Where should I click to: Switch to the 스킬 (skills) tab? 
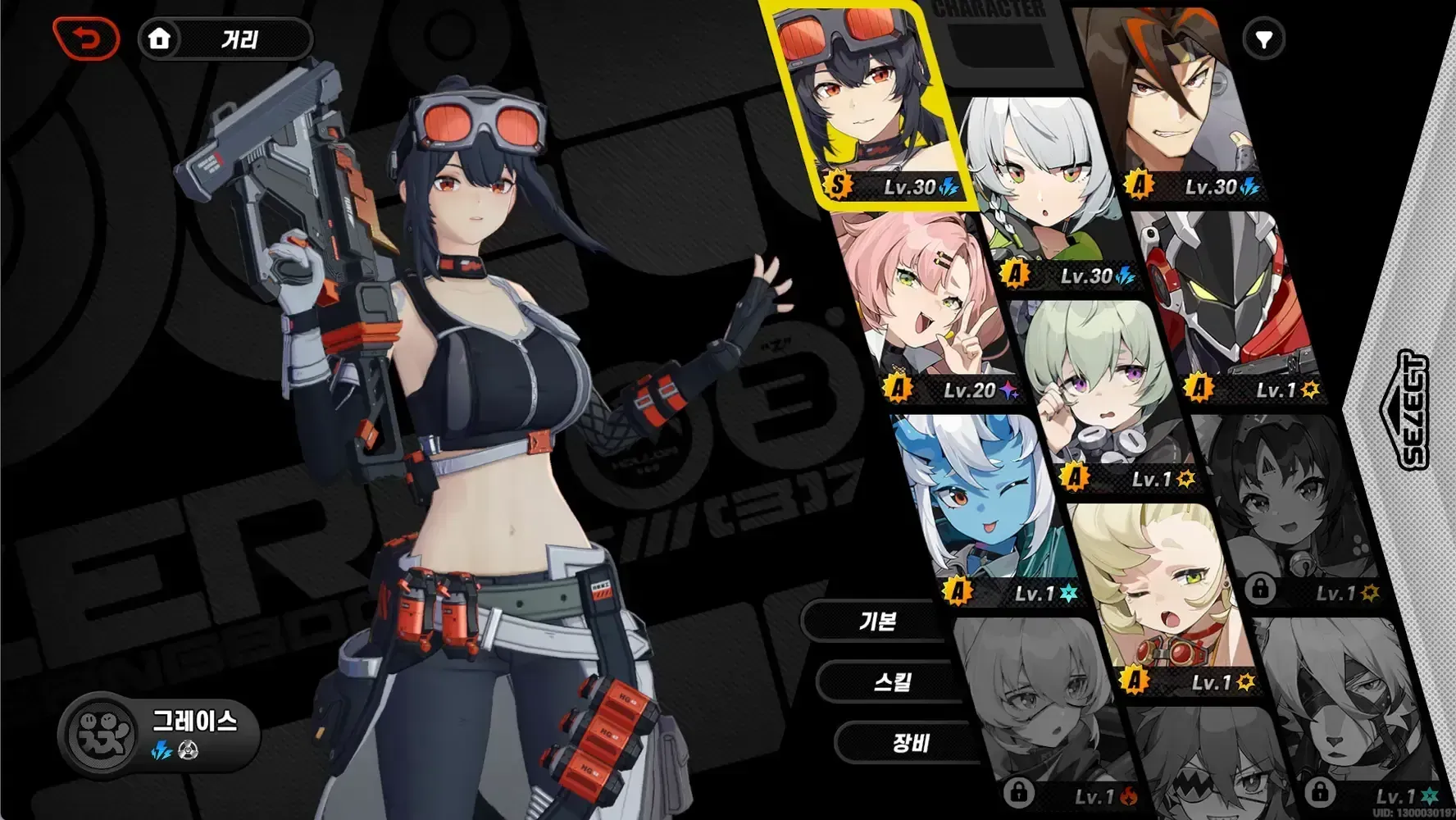coord(892,681)
